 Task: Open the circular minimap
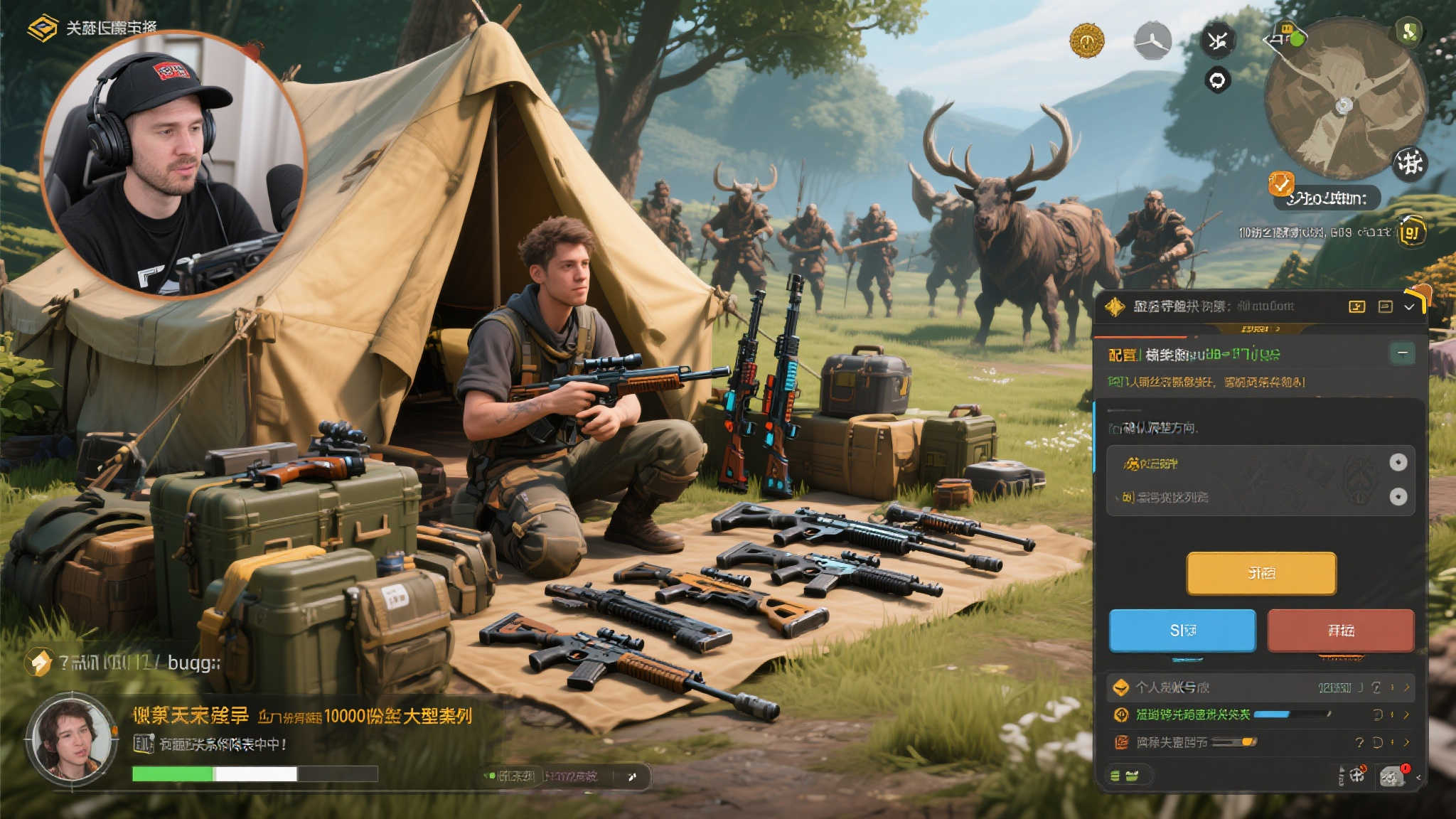(x=1344, y=100)
